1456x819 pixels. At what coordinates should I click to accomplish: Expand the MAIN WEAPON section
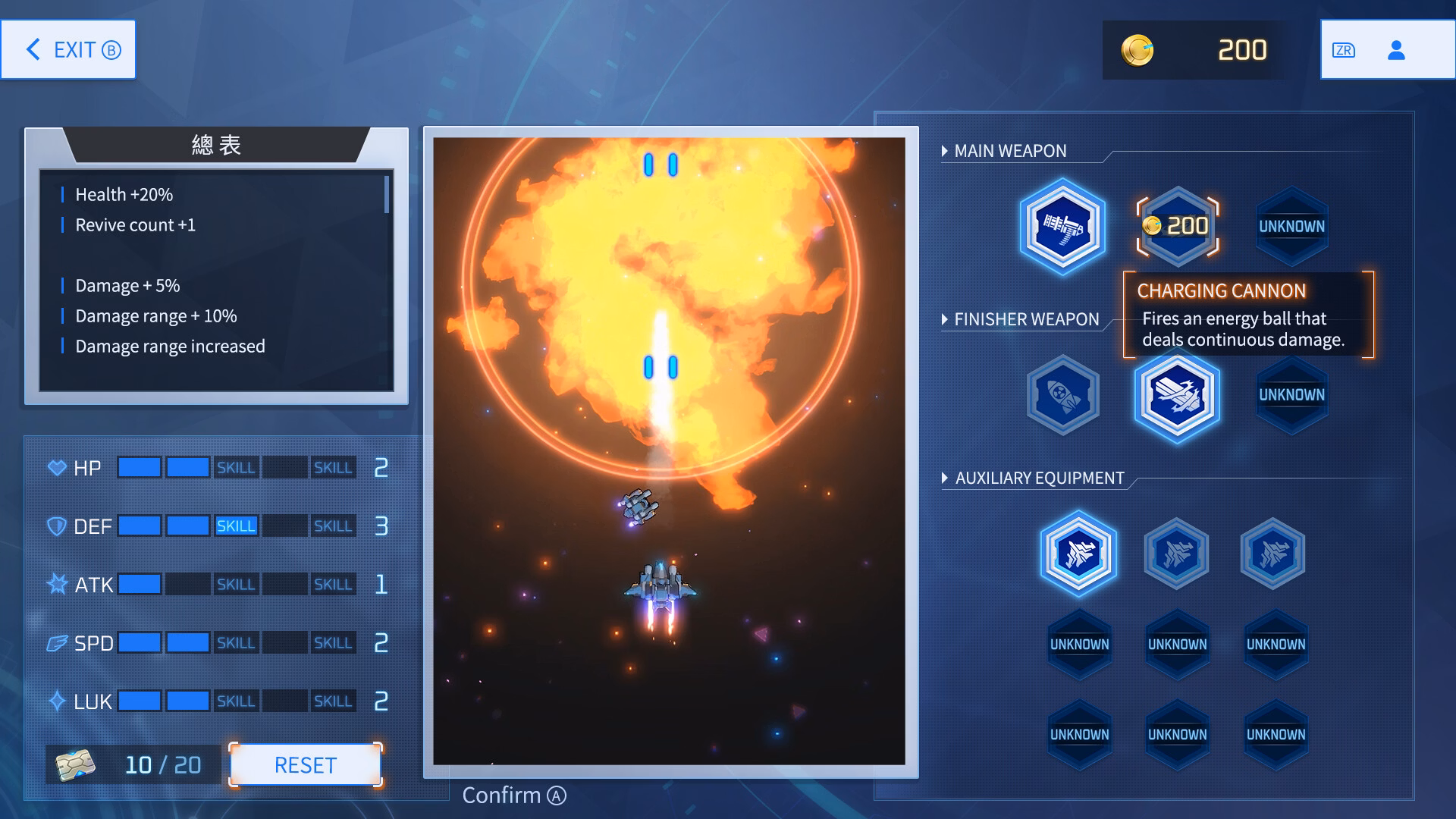click(x=1006, y=151)
